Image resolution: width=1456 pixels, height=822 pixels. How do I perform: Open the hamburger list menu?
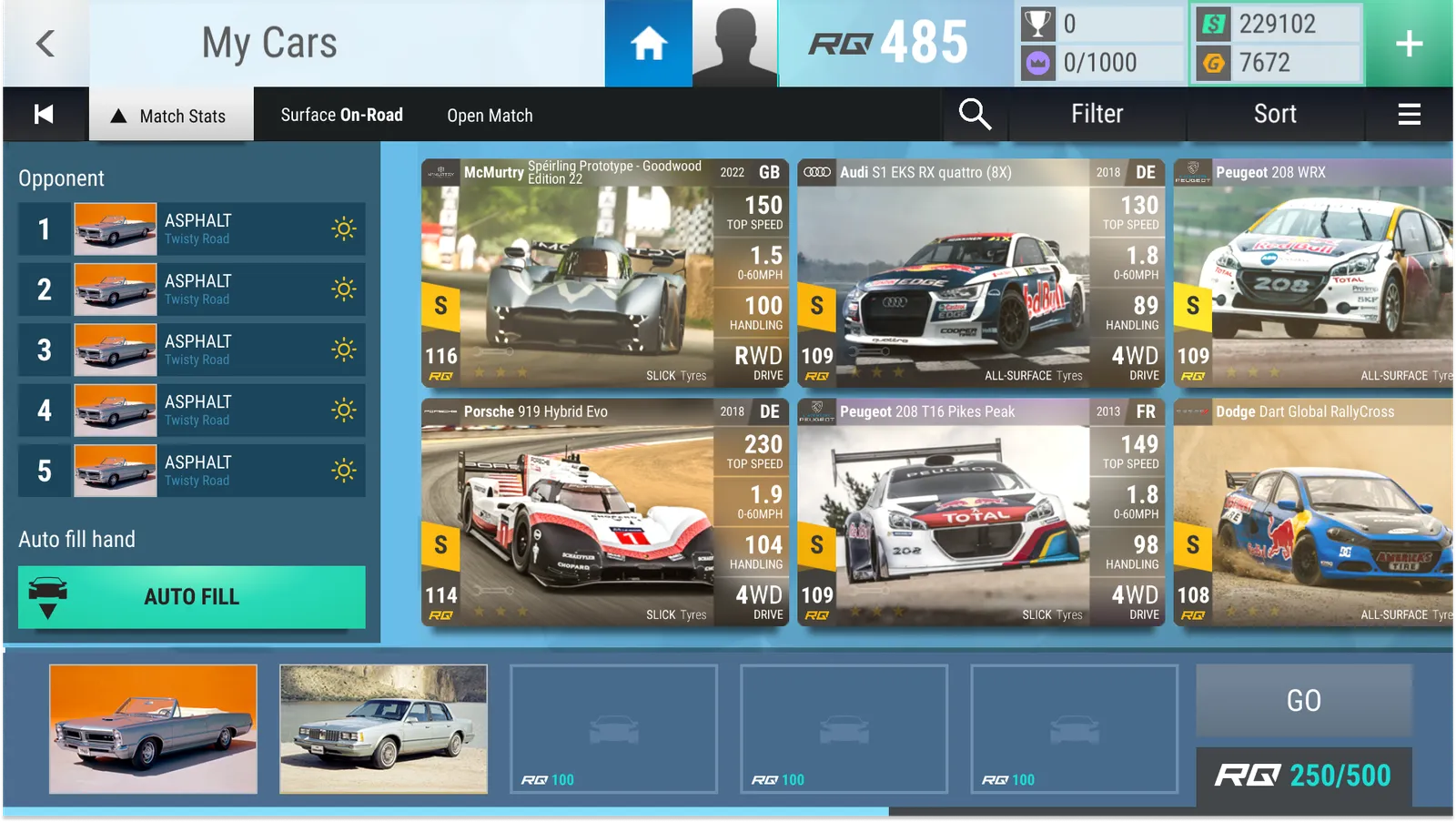1409,115
